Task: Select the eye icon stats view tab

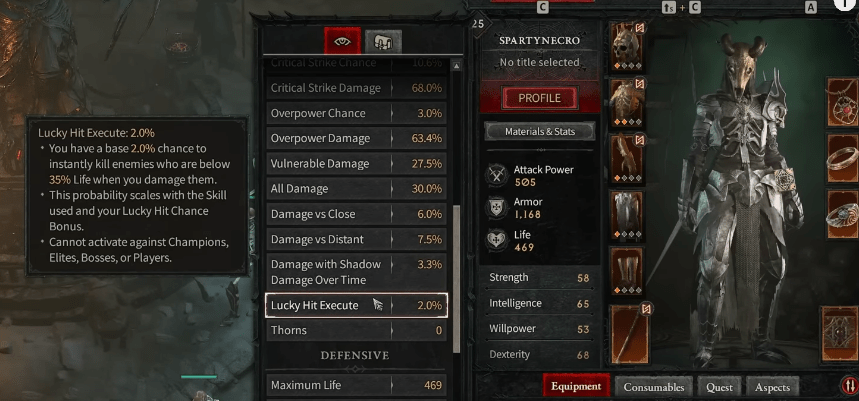Action: (x=342, y=41)
